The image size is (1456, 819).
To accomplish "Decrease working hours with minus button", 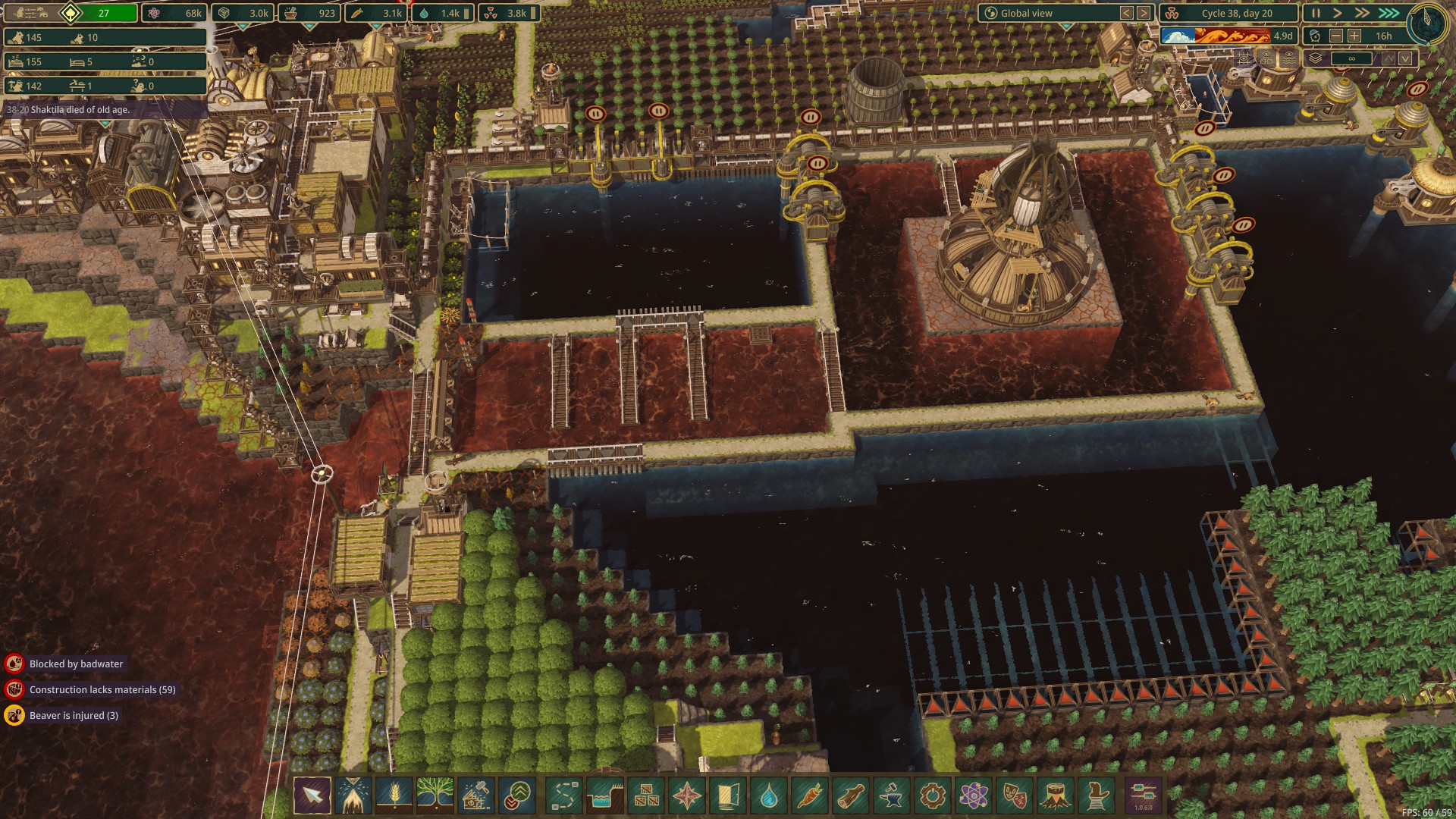I will [x=1336, y=36].
